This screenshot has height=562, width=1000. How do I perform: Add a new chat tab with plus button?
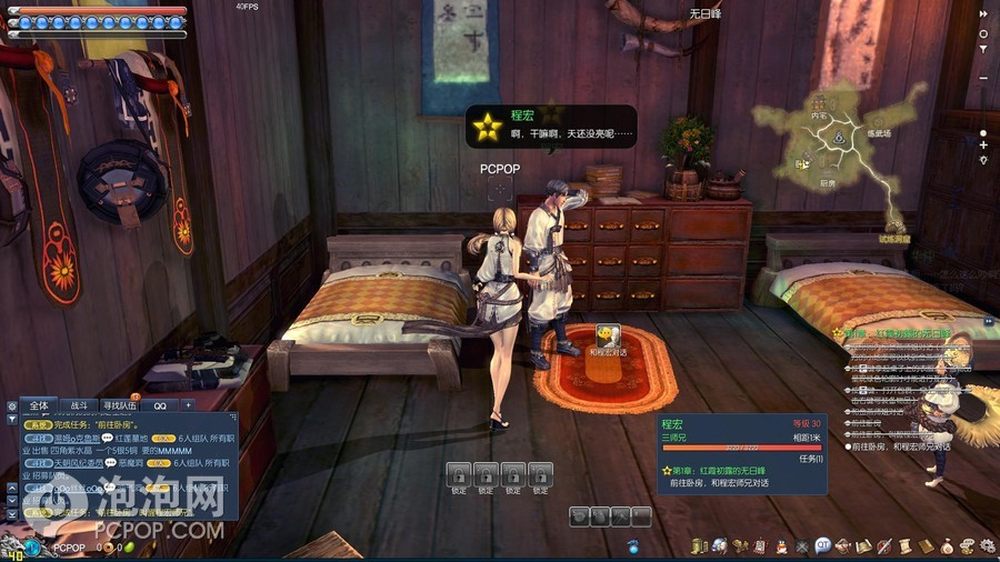187,406
